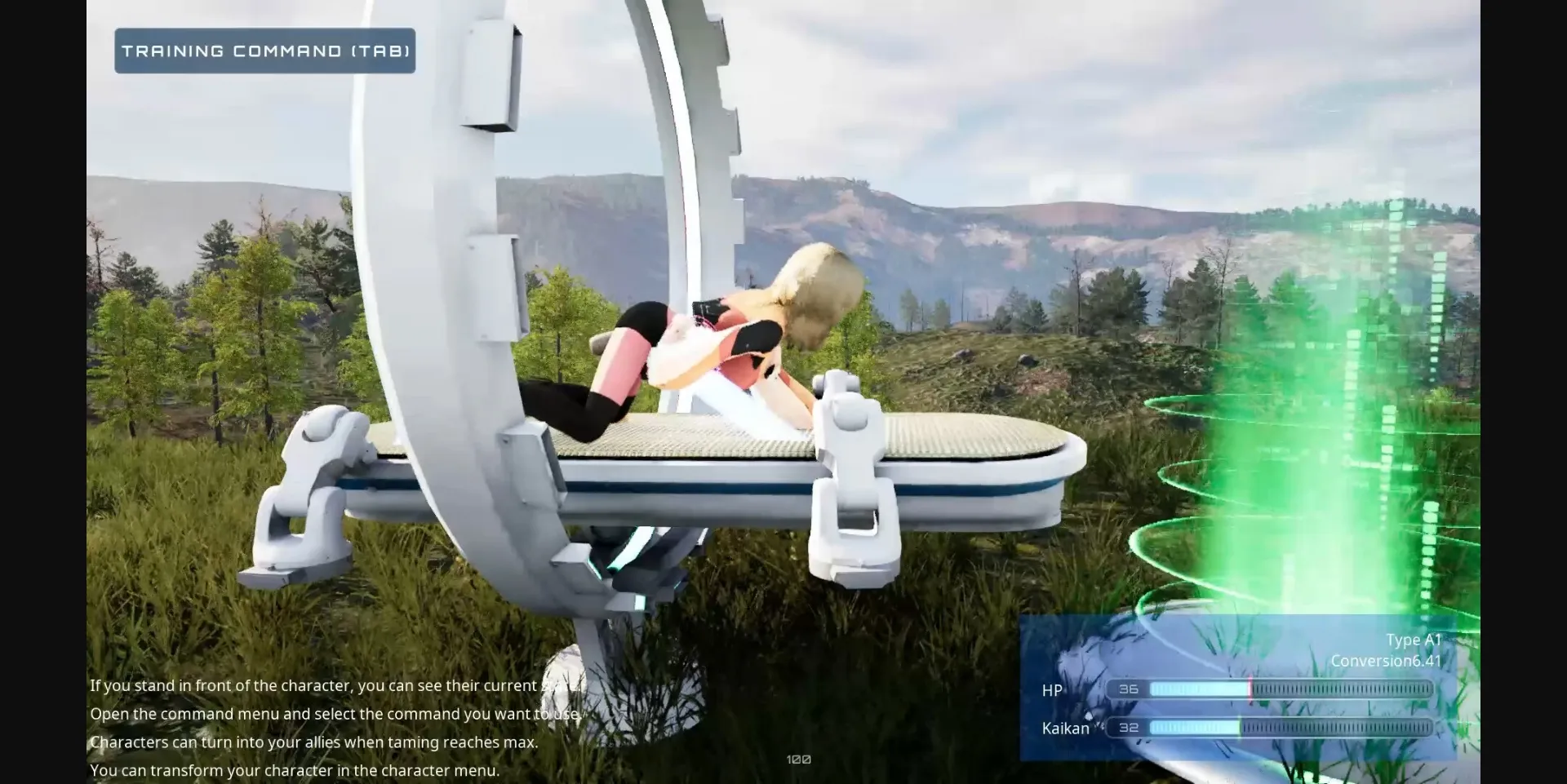Click the tutorial line about the command menu
The height and width of the screenshot is (784, 1567).
click(x=333, y=713)
